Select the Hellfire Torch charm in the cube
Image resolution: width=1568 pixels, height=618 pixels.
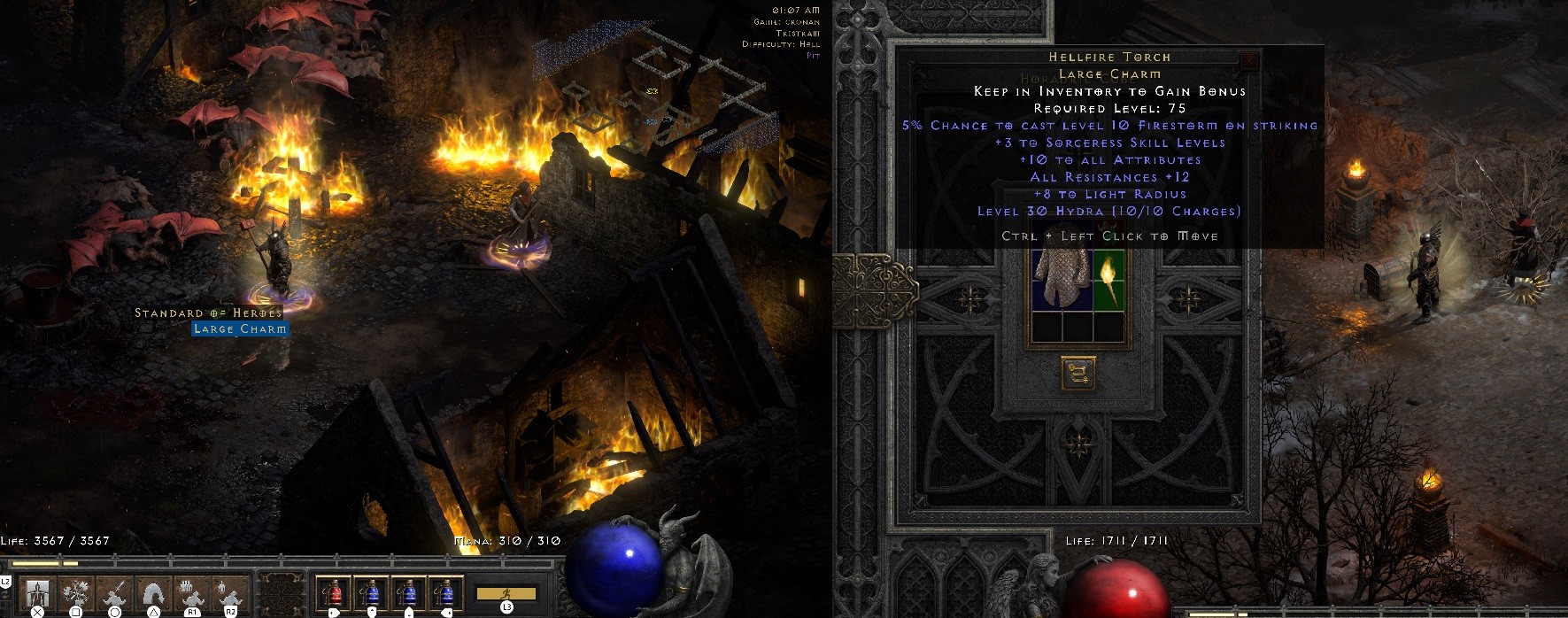point(1108,279)
